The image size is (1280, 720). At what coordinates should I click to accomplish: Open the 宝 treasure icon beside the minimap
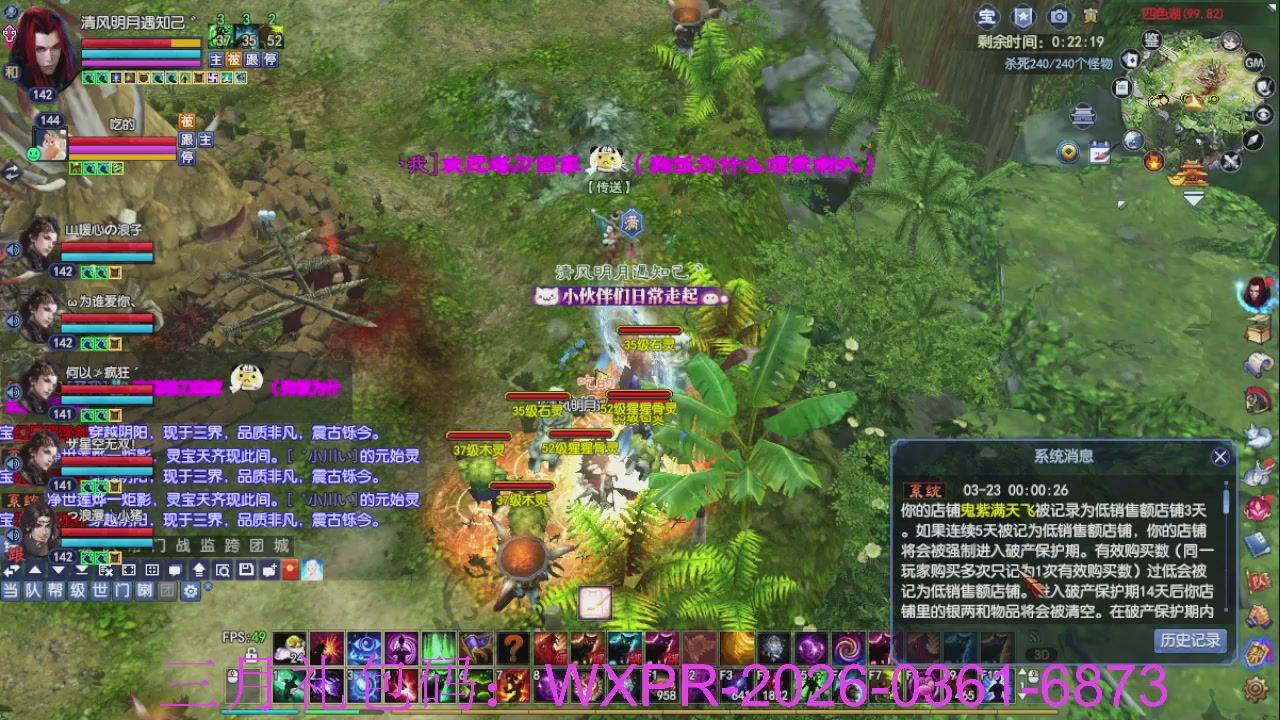(988, 15)
